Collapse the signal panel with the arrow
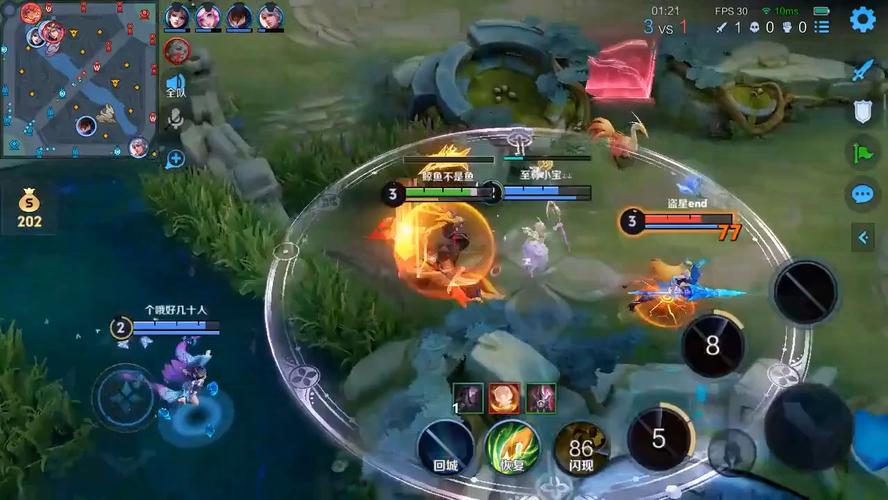 coord(863,237)
